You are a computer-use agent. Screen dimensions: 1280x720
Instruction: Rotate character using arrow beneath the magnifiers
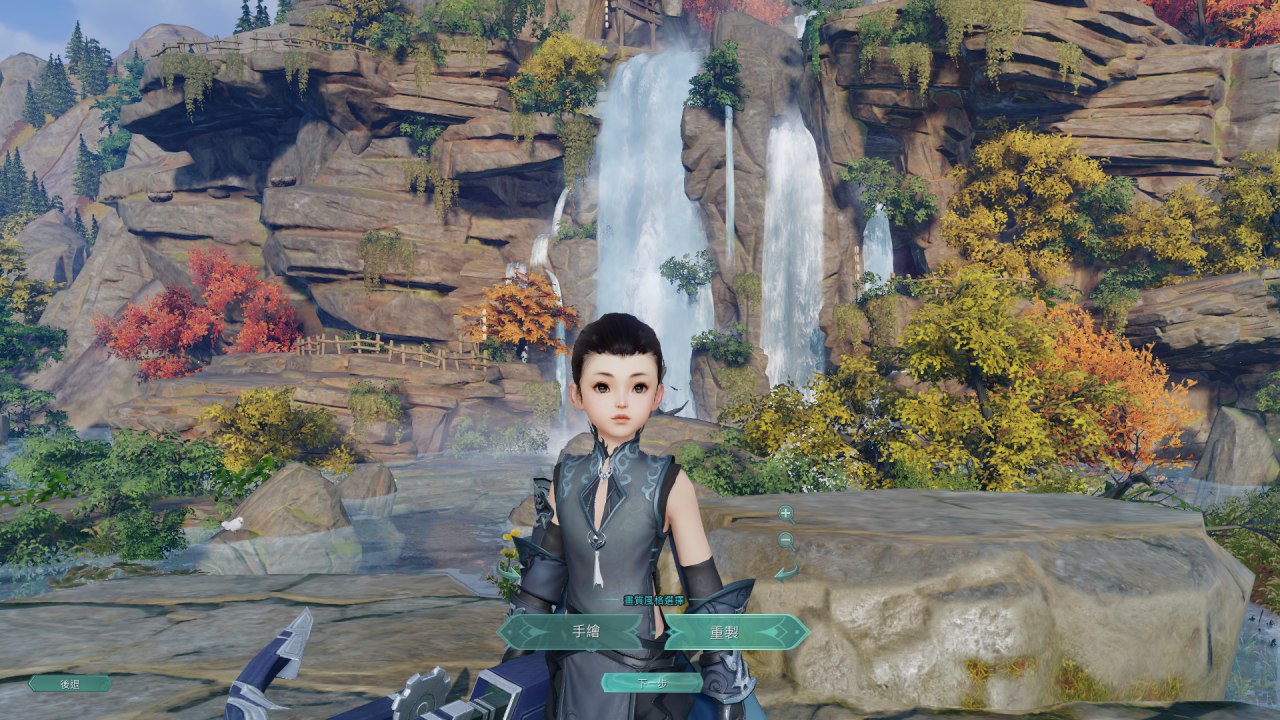click(786, 572)
